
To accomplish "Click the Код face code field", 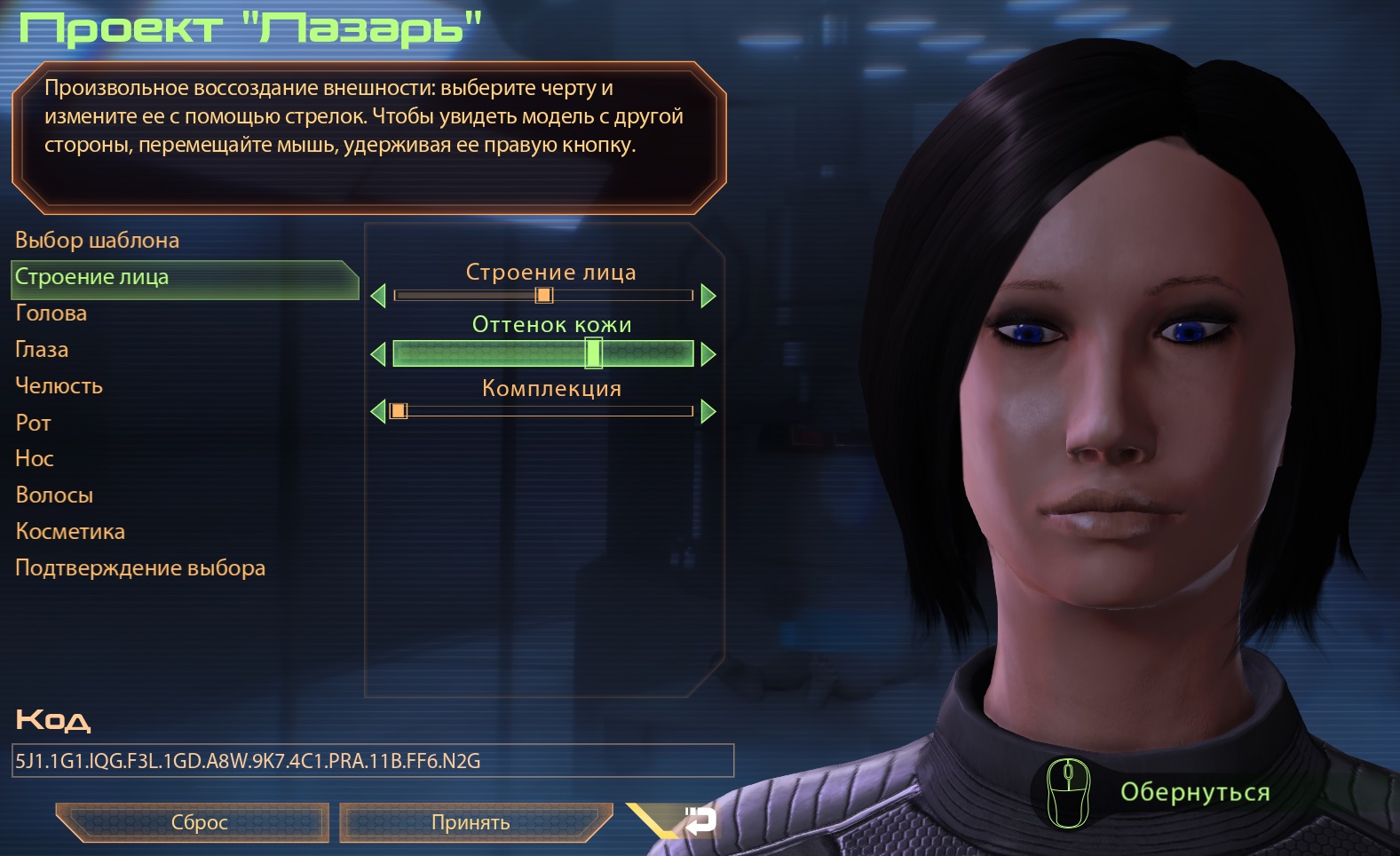I will [x=373, y=761].
